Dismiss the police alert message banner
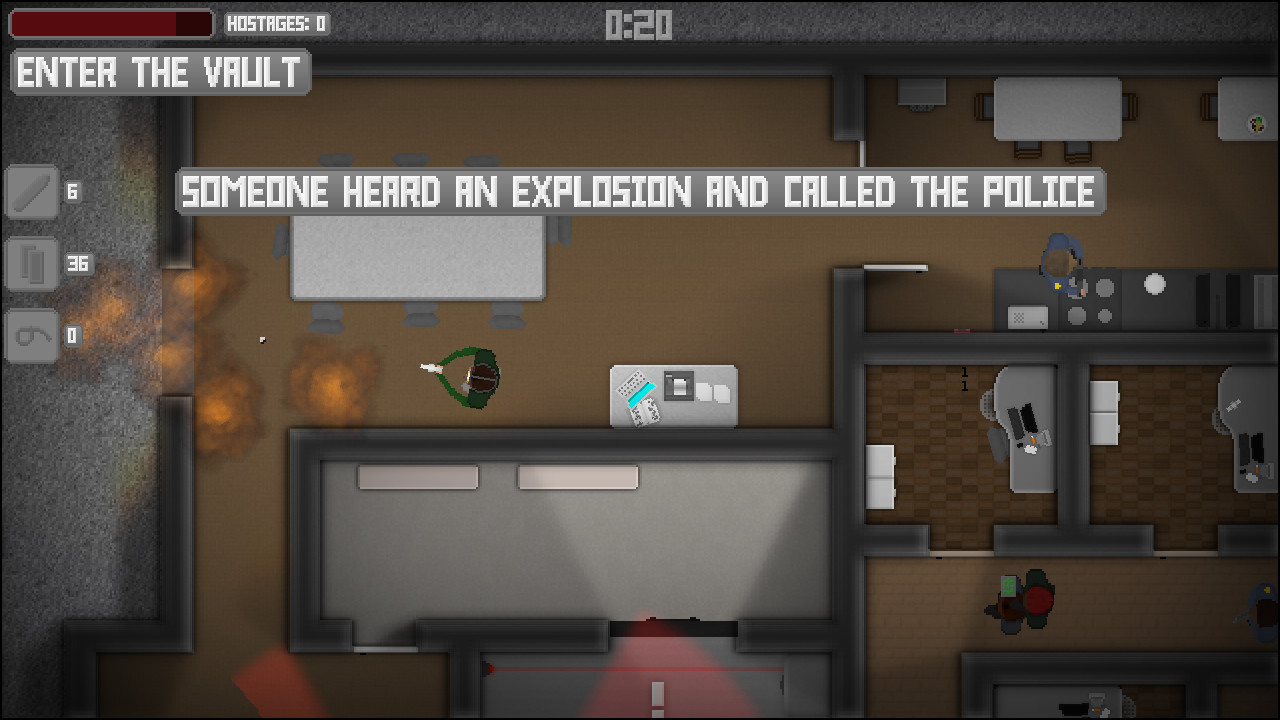This screenshot has width=1280, height=720. [639, 192]
